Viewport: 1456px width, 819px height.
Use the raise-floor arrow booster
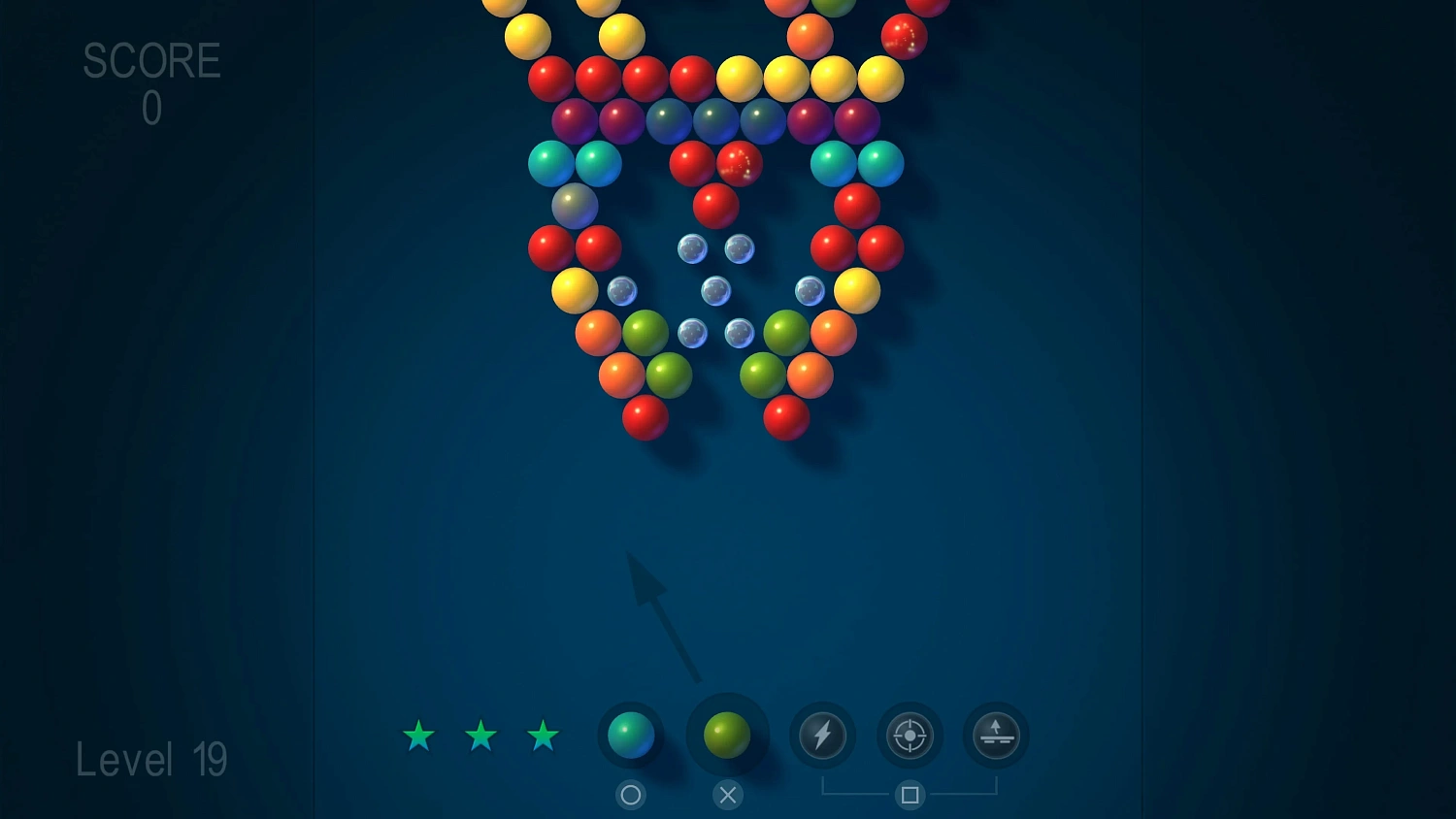(994, 736)
